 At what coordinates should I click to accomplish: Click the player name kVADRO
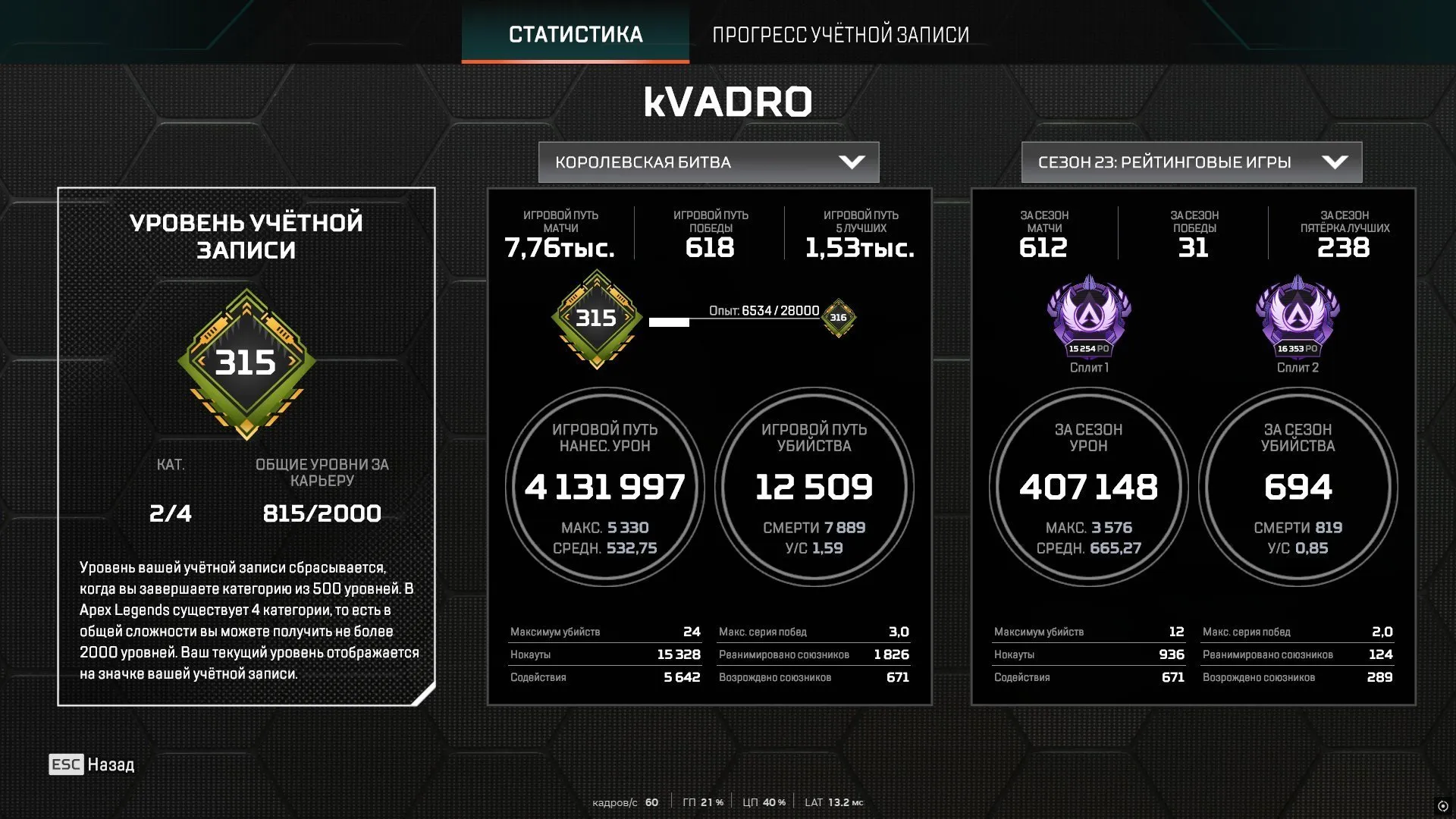coord(728,101)
